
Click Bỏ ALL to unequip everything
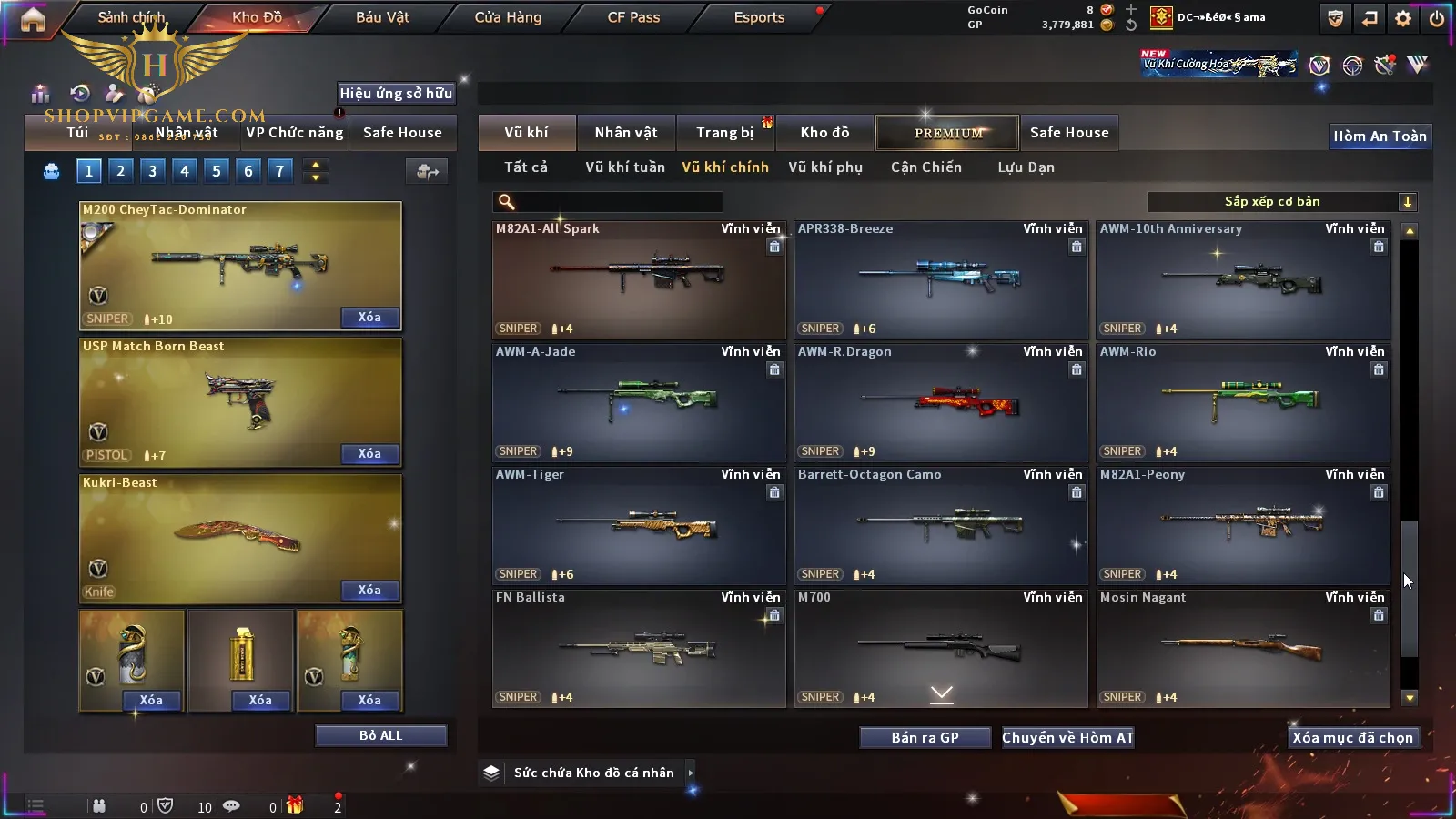coord(380,735)
